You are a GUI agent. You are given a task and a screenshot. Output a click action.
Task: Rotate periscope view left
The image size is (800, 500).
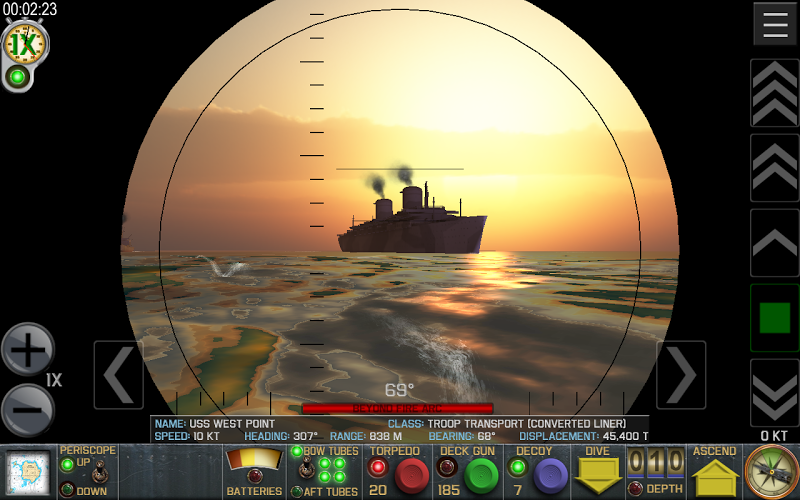[118, 375]
